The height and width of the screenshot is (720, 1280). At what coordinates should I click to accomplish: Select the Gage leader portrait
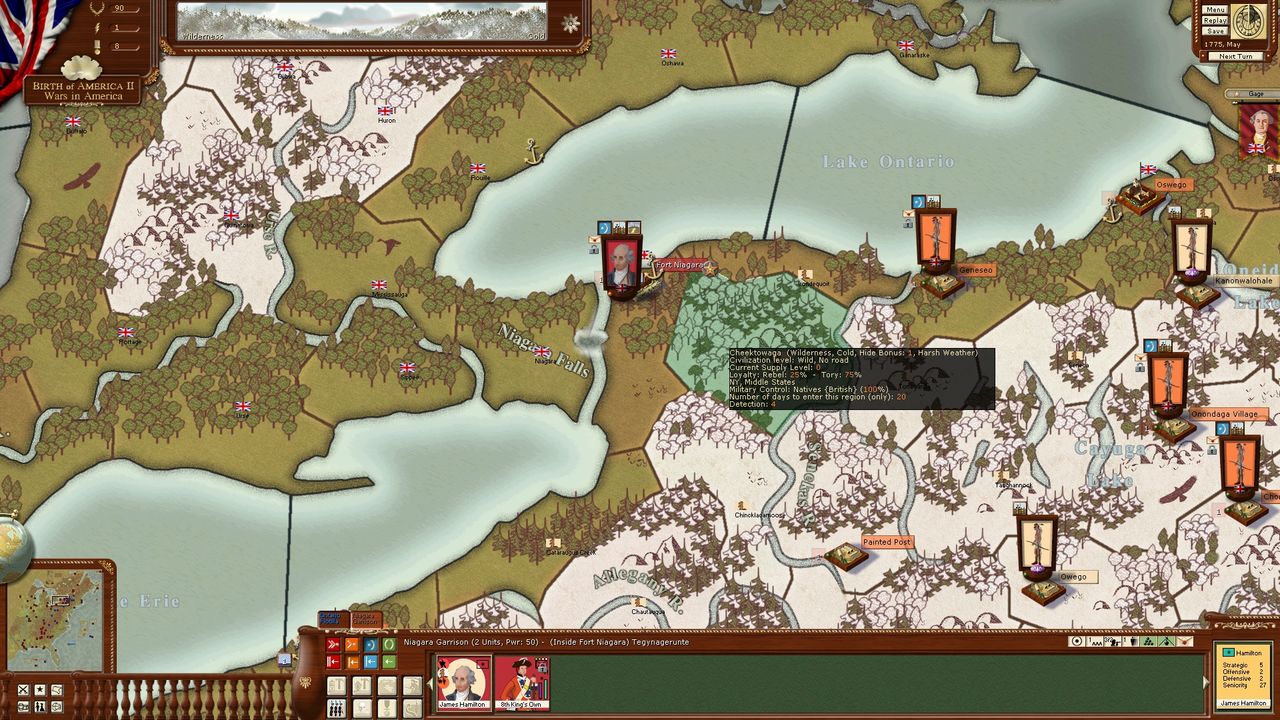click(x=1258, y=130)
